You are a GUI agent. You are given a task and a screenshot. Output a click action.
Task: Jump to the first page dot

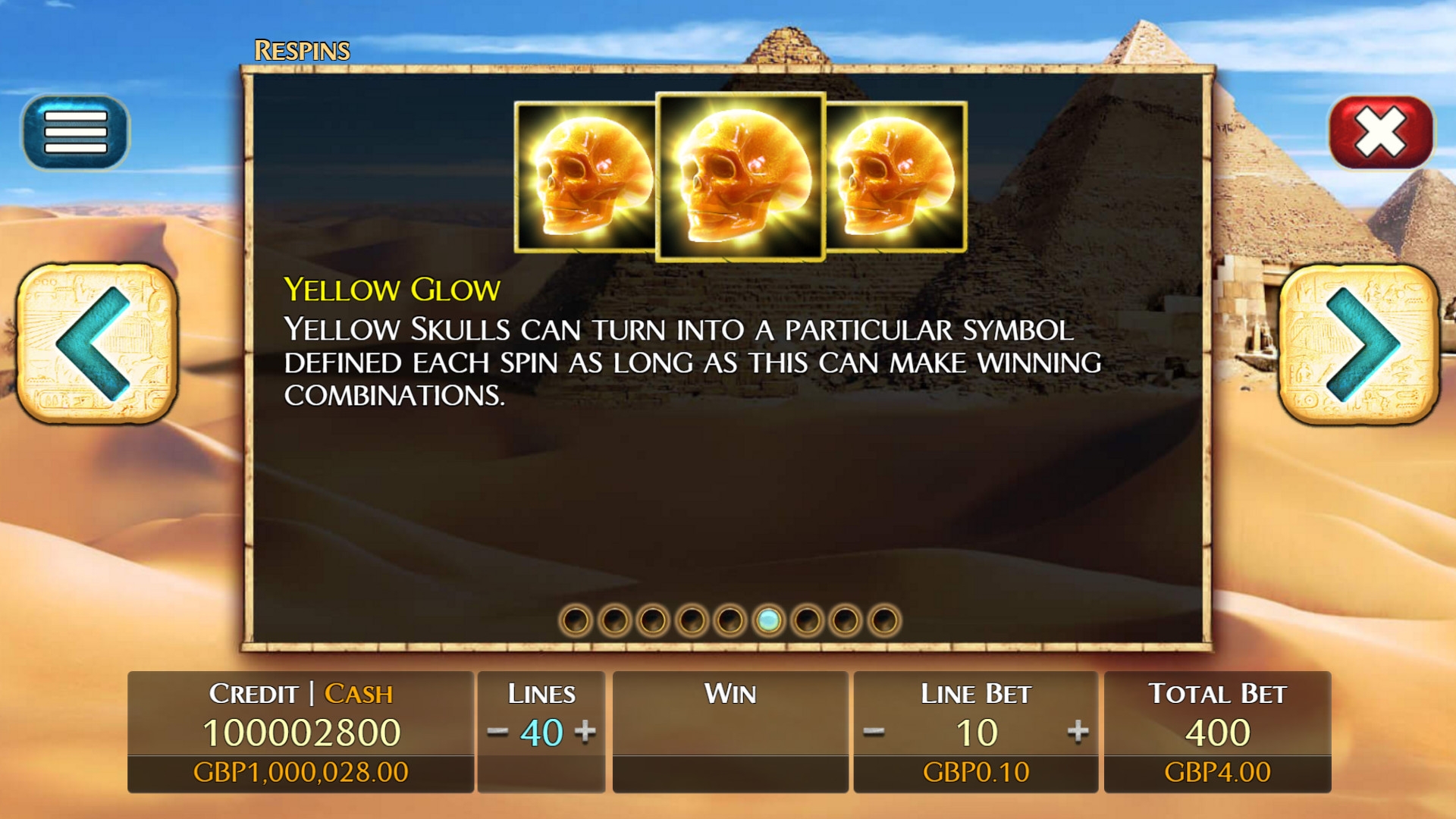(576, 620)
